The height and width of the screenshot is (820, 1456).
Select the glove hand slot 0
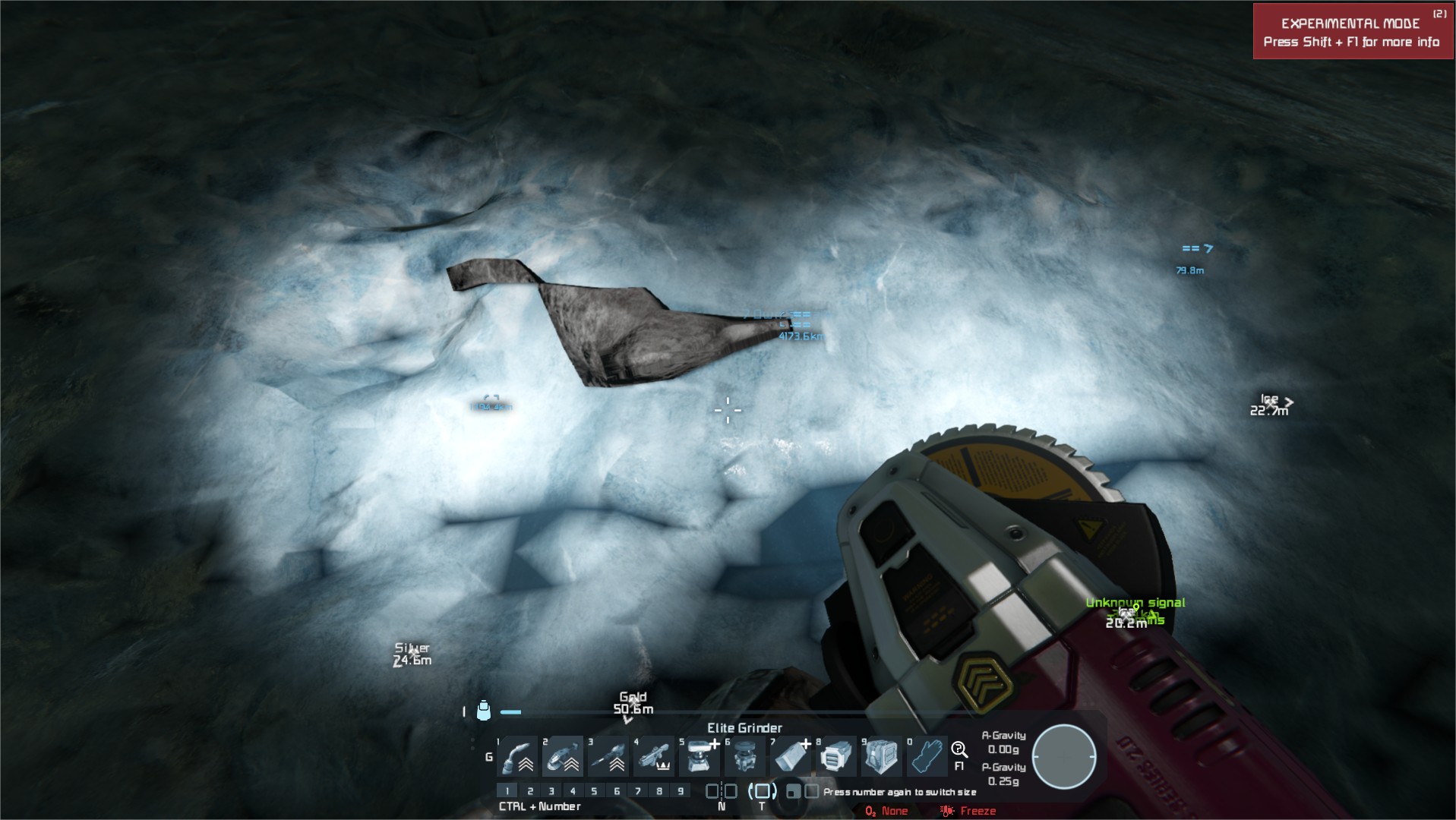(x=927, y=756)
